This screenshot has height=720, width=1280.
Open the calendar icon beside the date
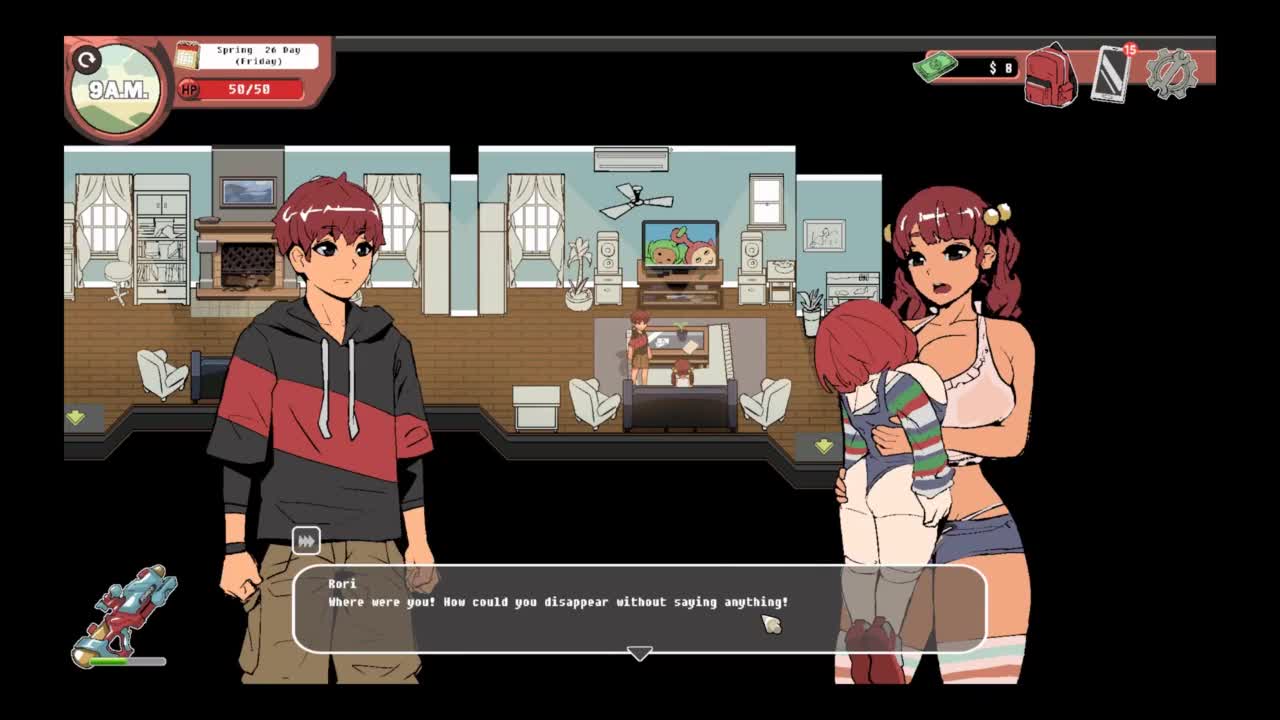click(187, 55)
